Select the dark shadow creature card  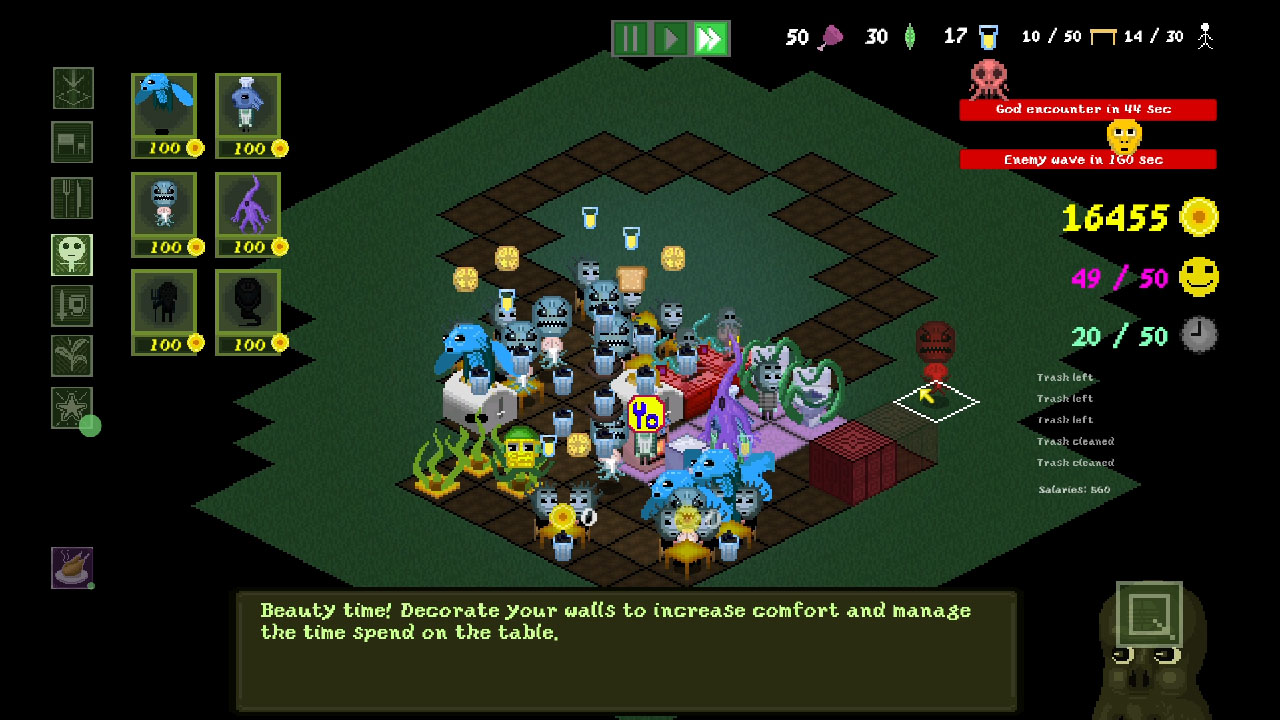[165, 310]
